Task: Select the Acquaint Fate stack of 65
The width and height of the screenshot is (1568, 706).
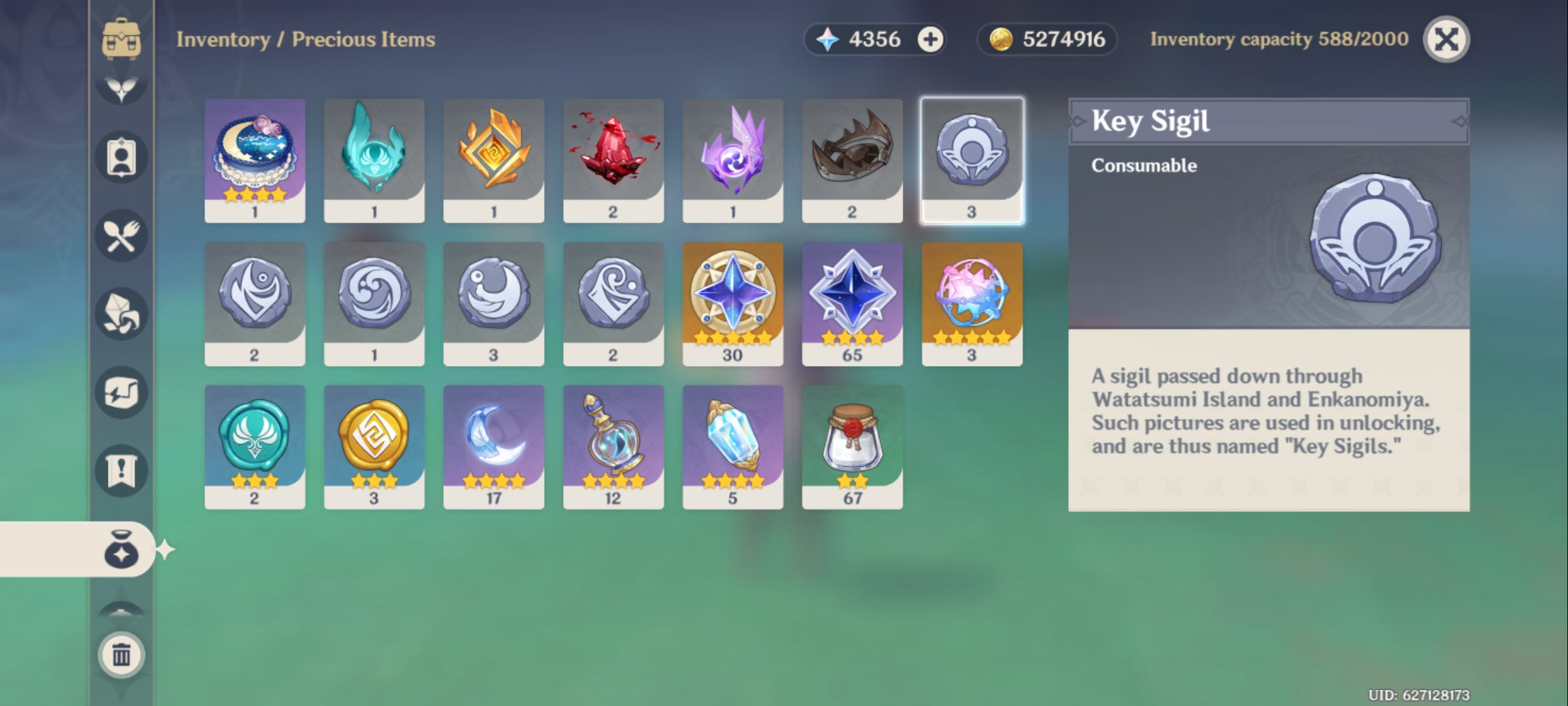Action: 853,301
